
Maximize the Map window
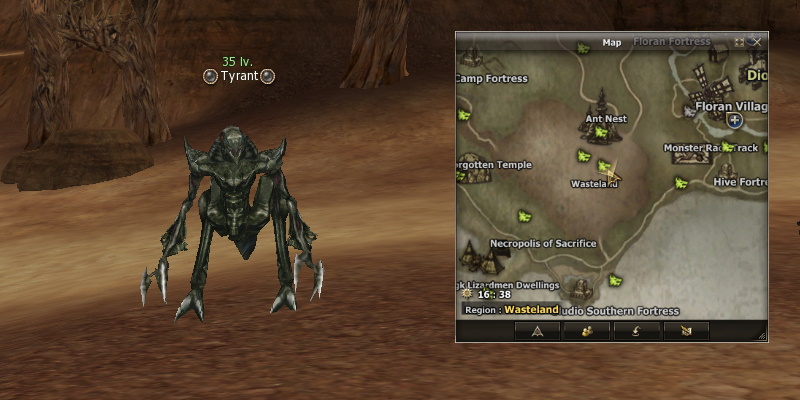click(739, 42)
